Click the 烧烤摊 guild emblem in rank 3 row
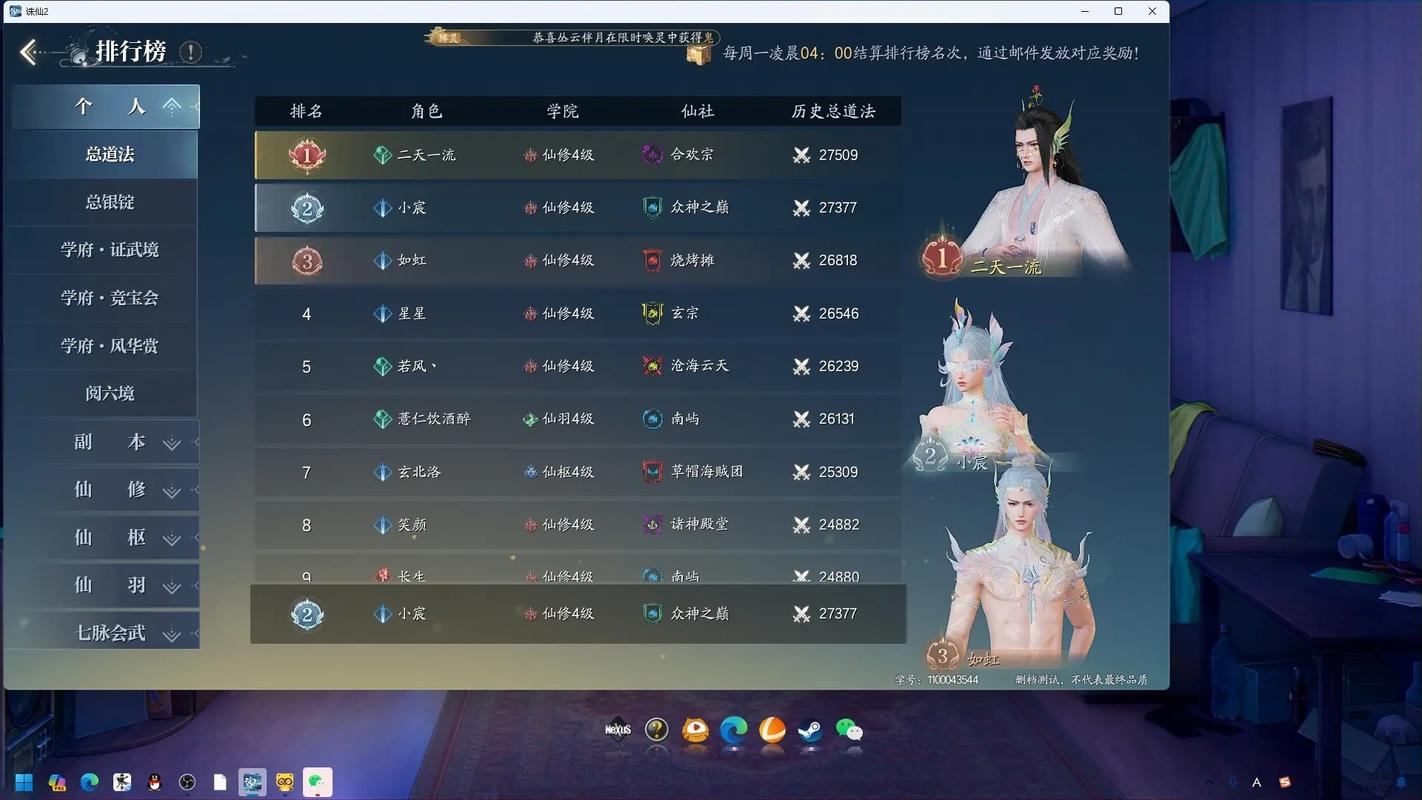1422x800 pixels. coord(654,260)
